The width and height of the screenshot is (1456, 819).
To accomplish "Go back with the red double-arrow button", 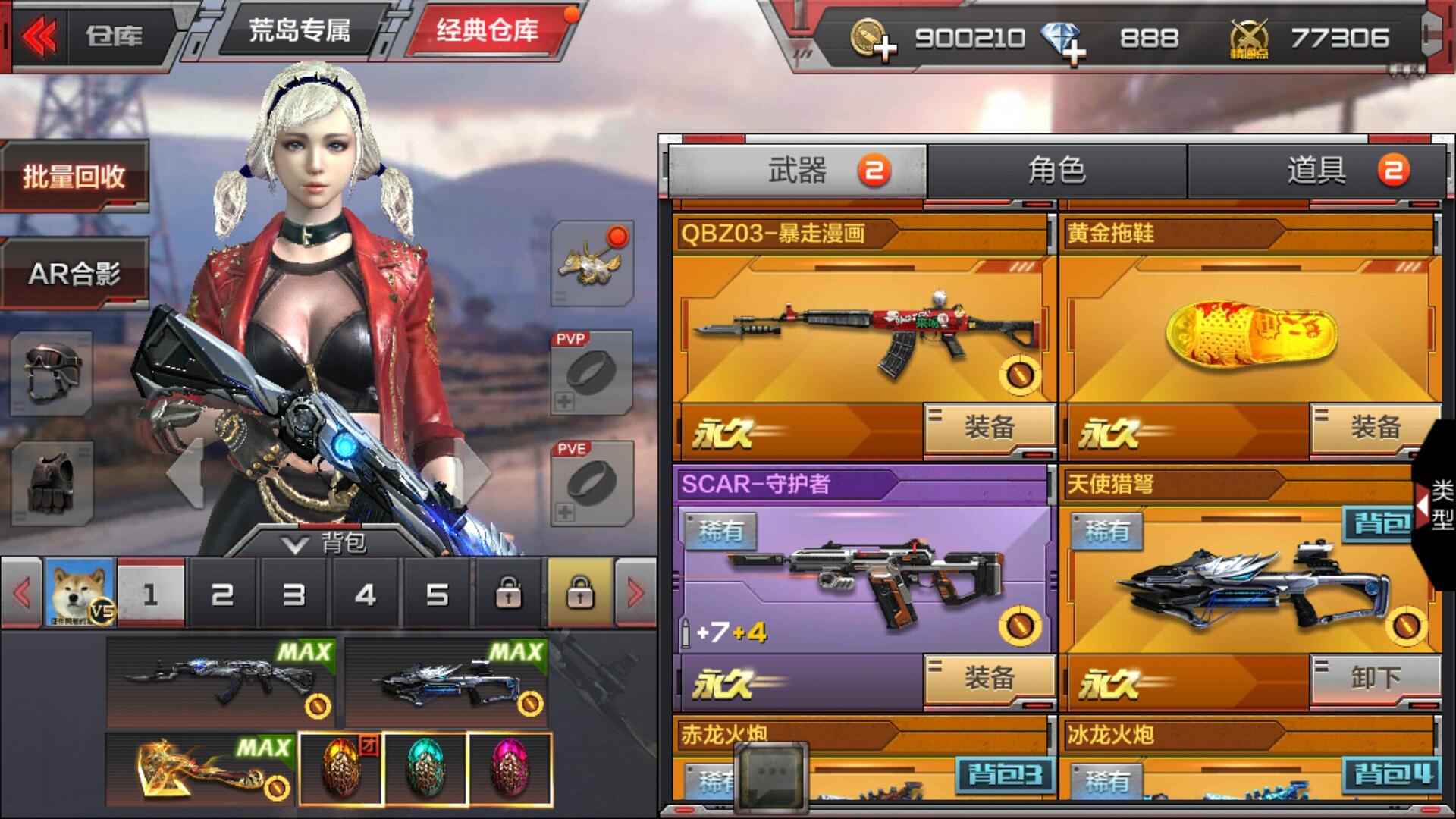I will pos(39,36).
